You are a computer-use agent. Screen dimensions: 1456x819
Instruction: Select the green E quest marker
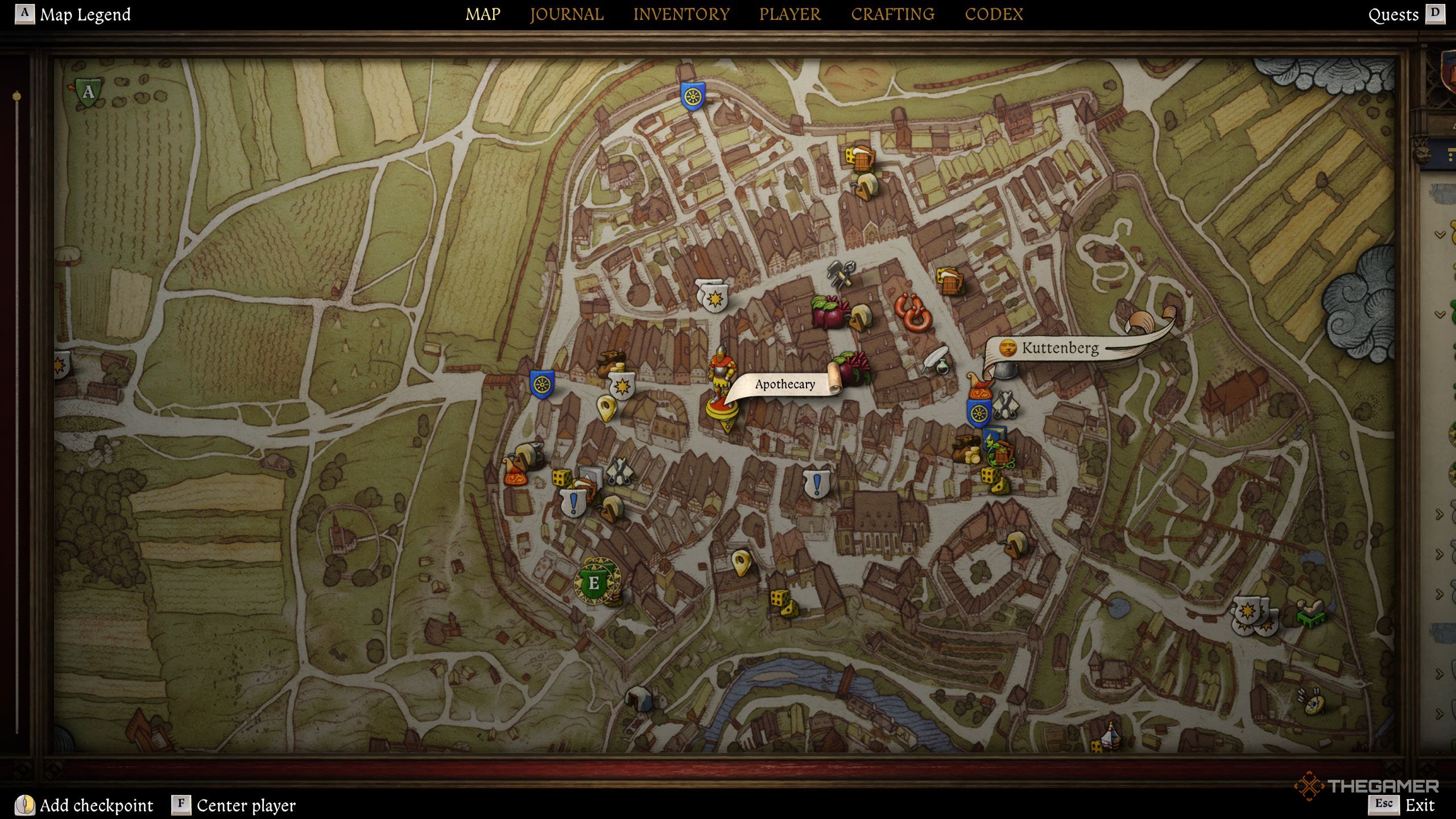click(594, 583)
